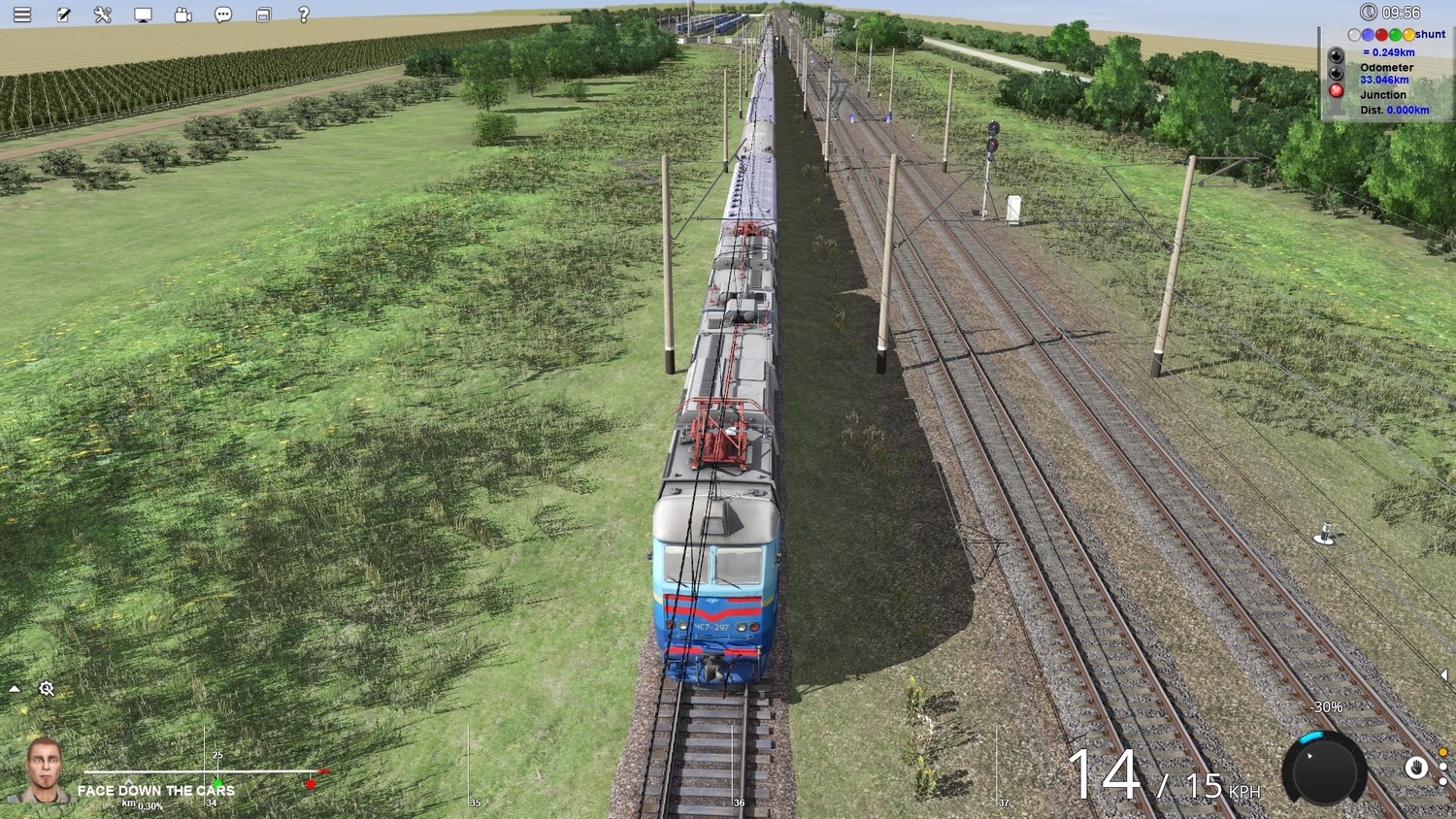Open the chat speech bubble
This screenshot has height=819, width=1456.
point(223,15)
